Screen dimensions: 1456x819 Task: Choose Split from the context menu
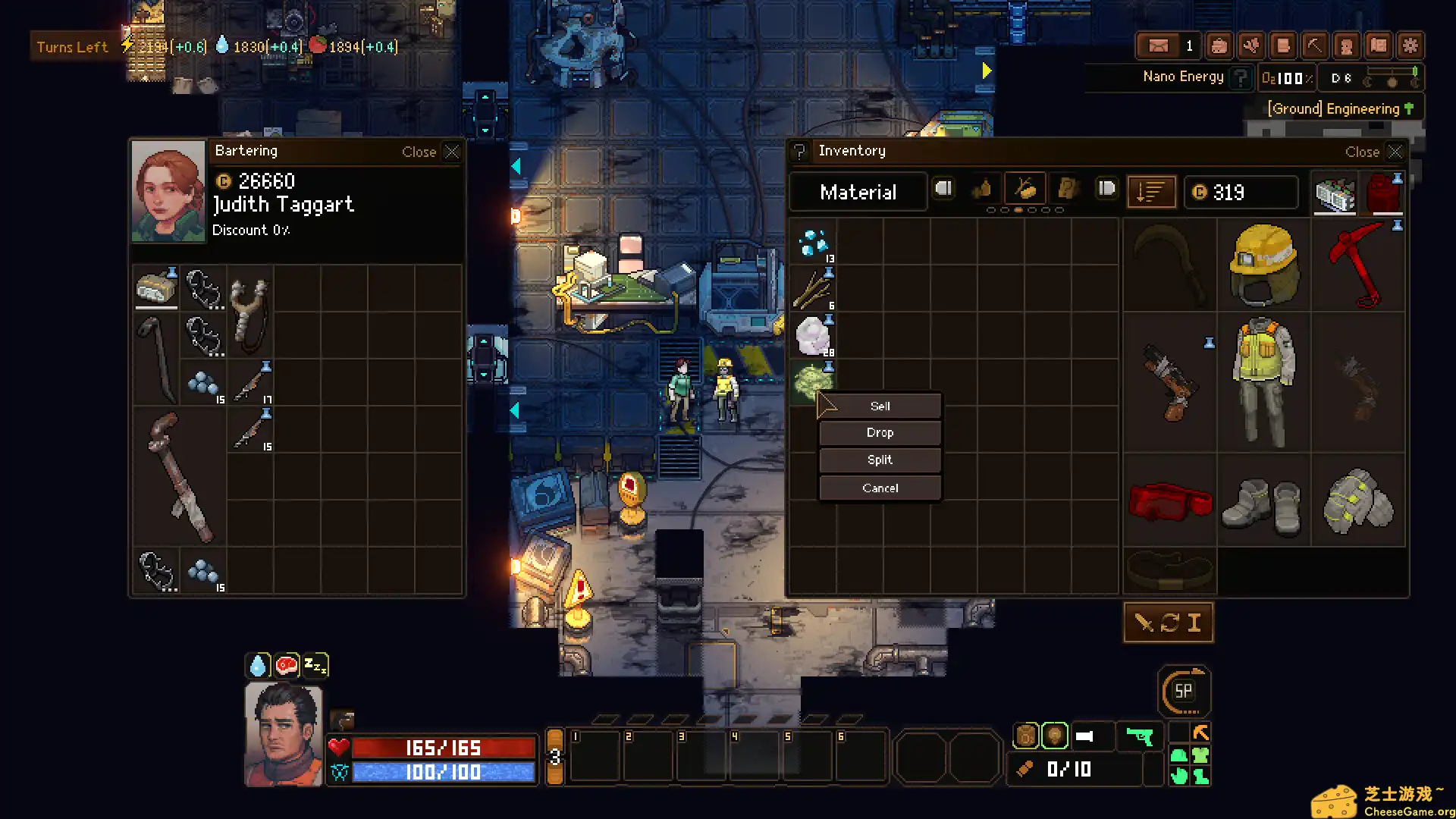coord(879,460)
